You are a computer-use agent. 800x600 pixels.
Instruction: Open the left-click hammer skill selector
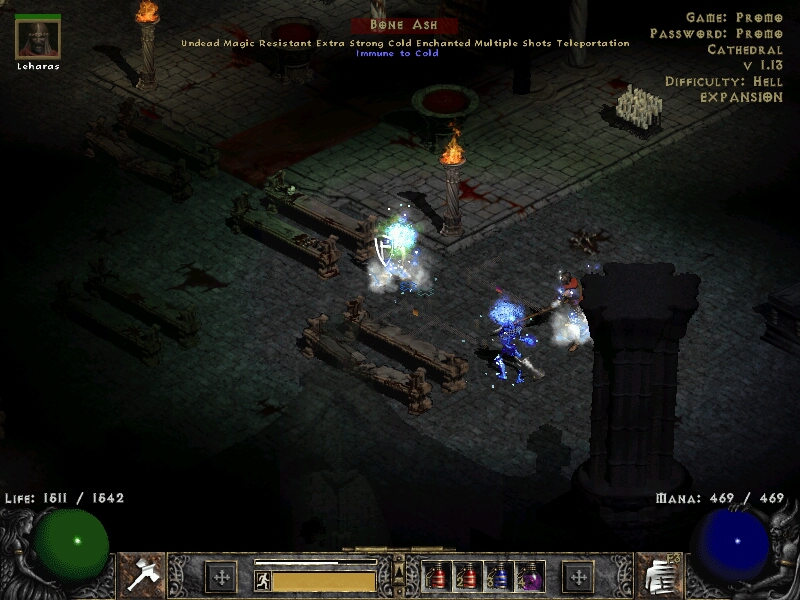(142, 575)
